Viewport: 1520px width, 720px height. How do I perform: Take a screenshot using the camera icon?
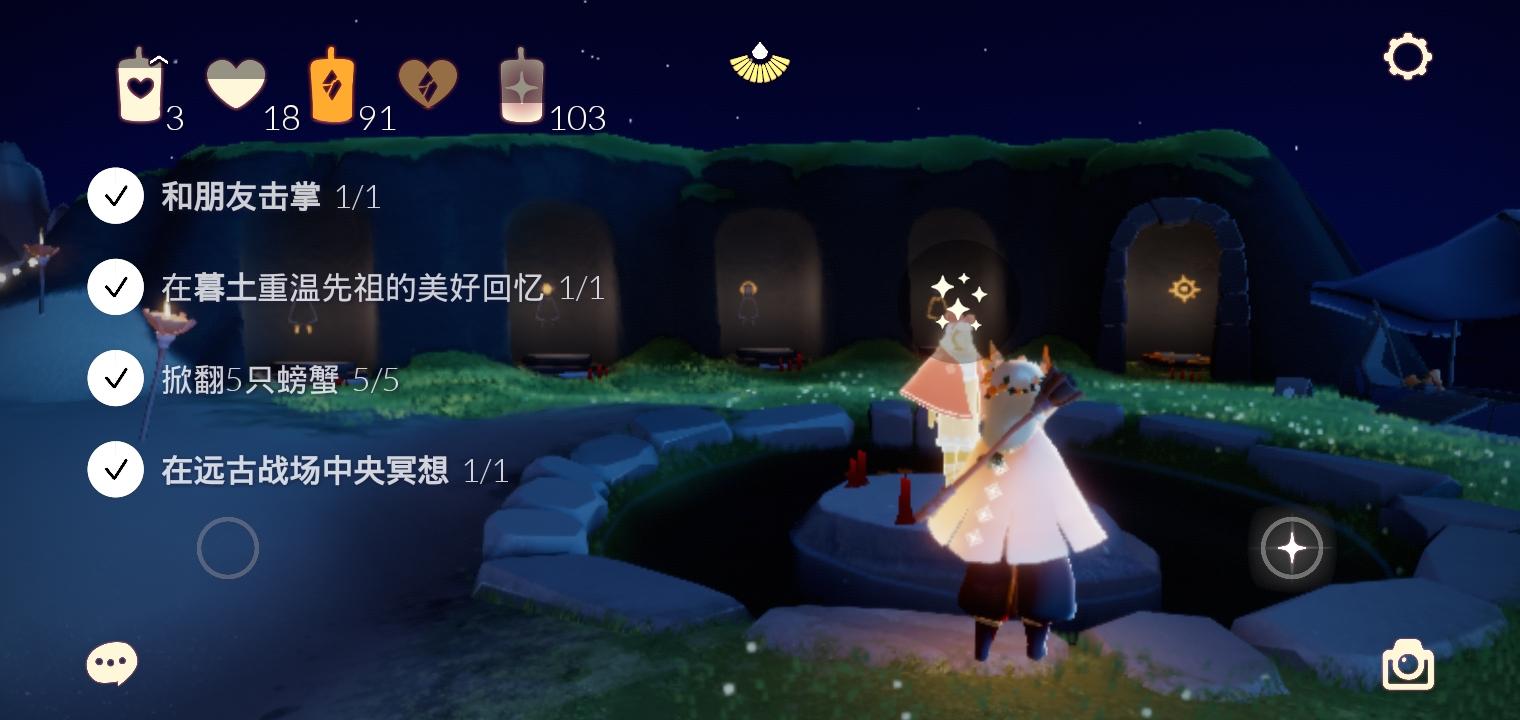(1408, 664)
